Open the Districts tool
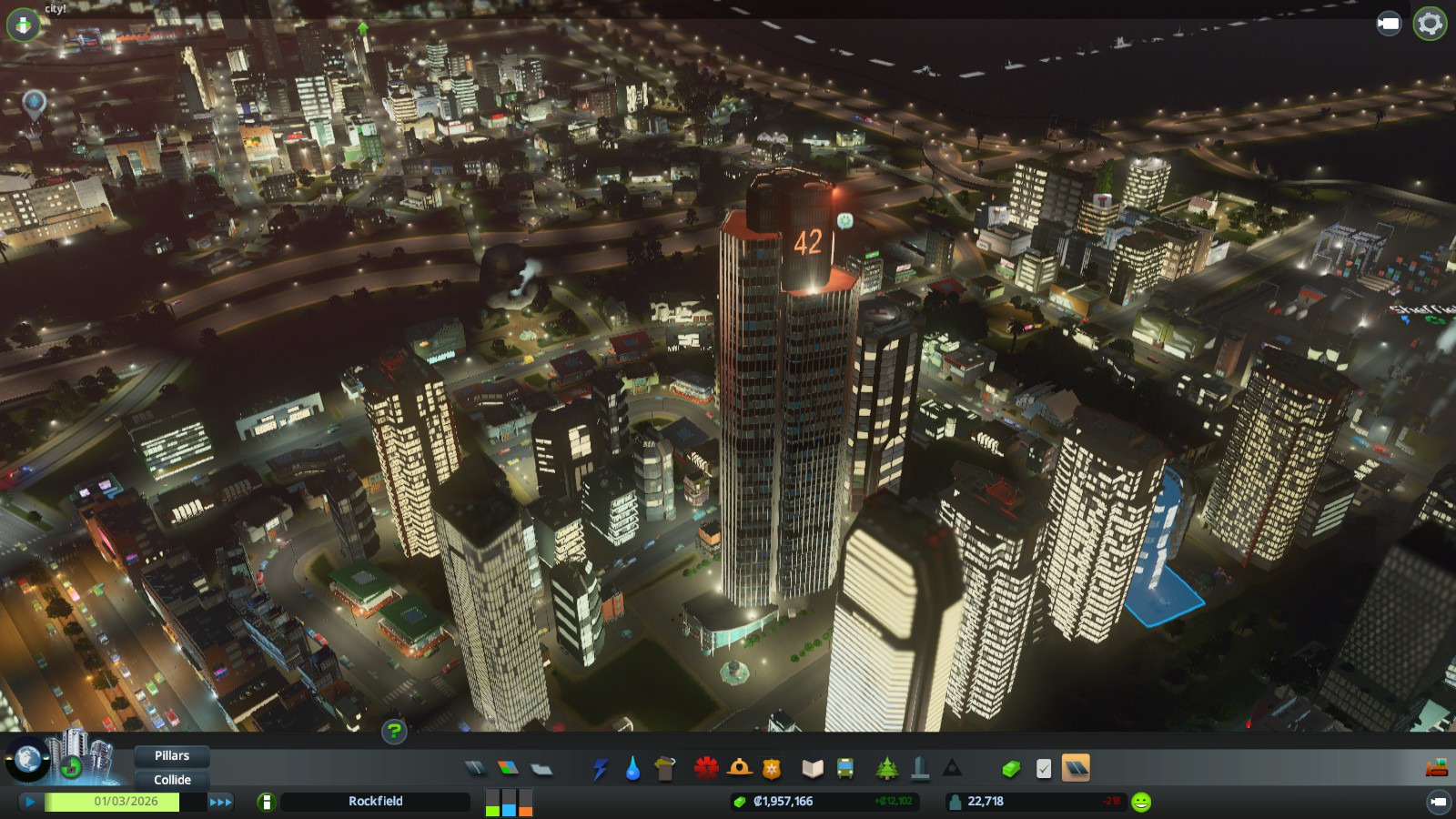 (541, 769)
